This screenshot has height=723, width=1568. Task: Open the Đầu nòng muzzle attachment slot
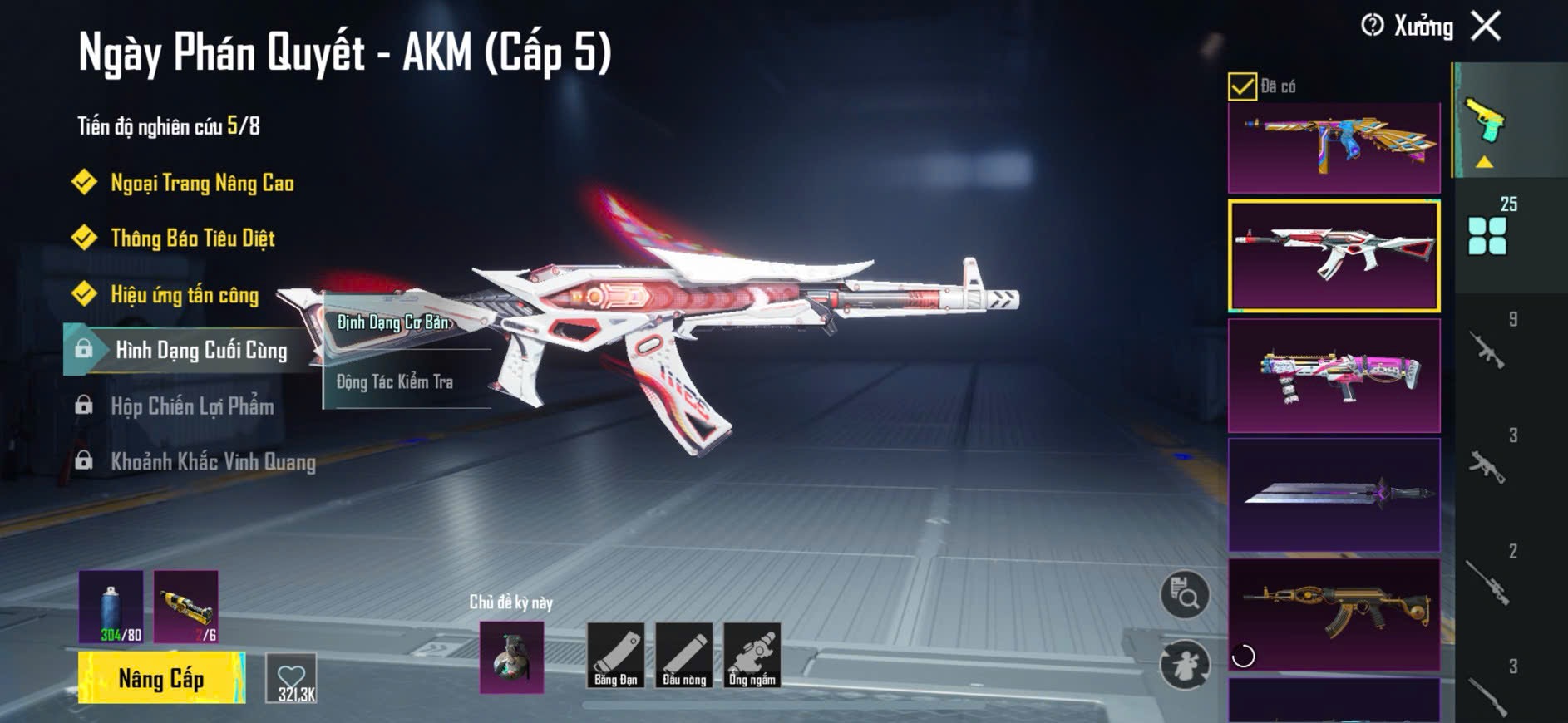[x=684, y=656]
